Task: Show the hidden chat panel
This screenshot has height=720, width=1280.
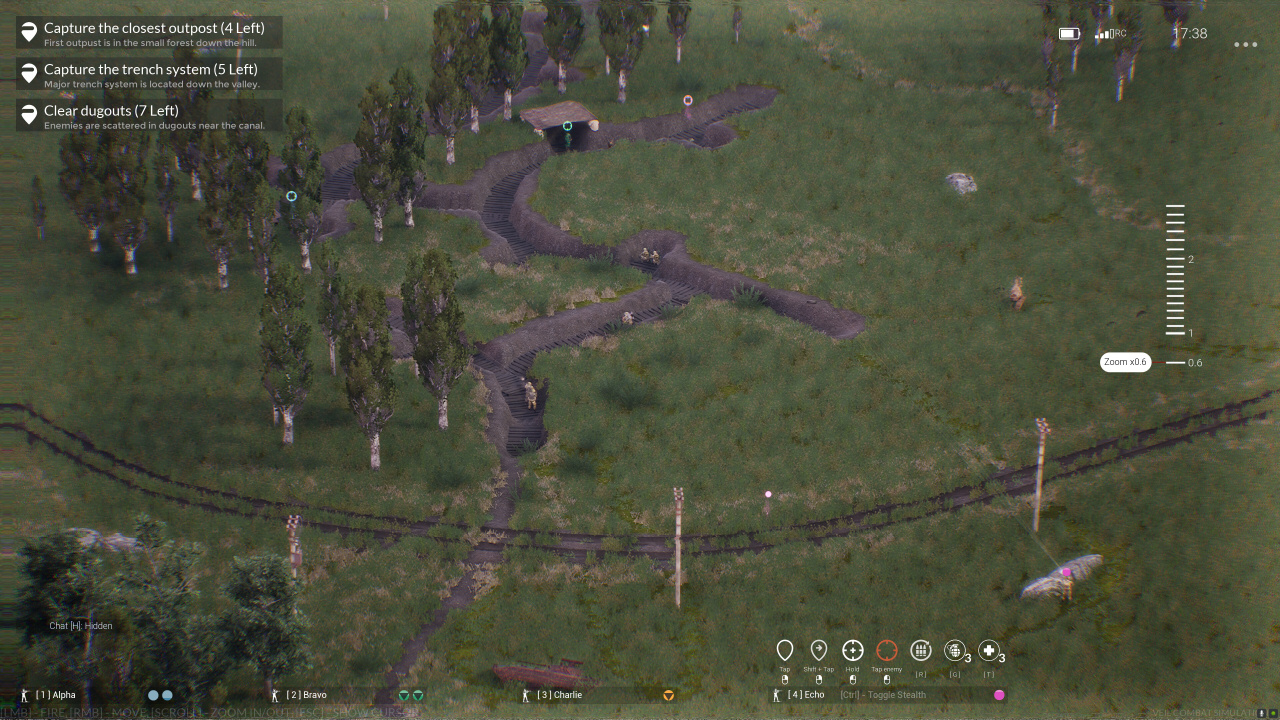Action: 81,626
